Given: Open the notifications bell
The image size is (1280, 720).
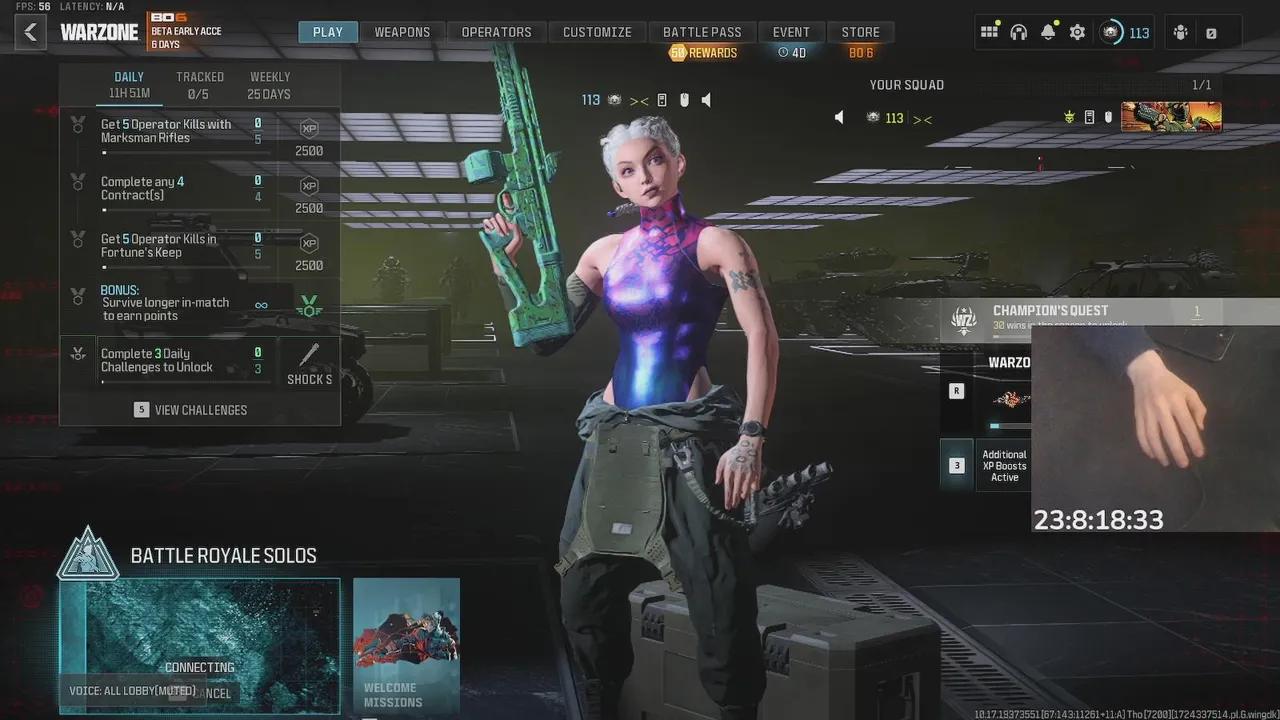Looking at the screenshot, I should click(1047, 31).
